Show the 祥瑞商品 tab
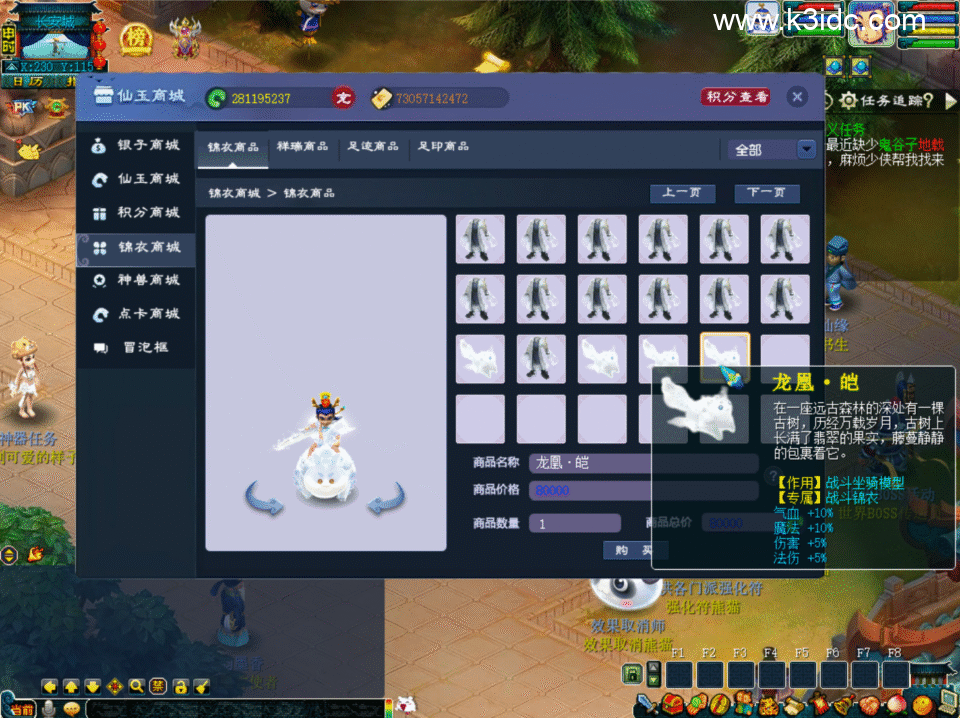 [303, 147]
